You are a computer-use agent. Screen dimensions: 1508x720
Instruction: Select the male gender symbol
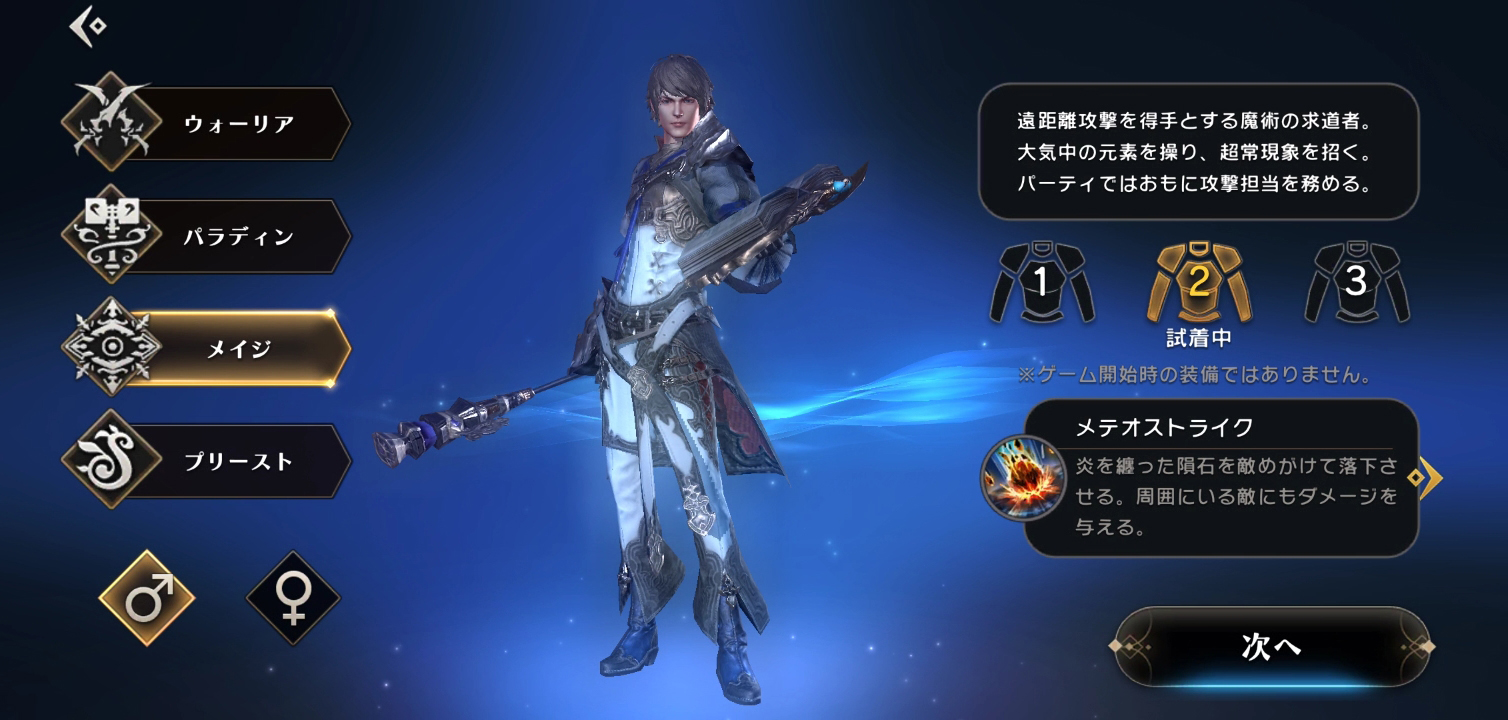[147, 598]
